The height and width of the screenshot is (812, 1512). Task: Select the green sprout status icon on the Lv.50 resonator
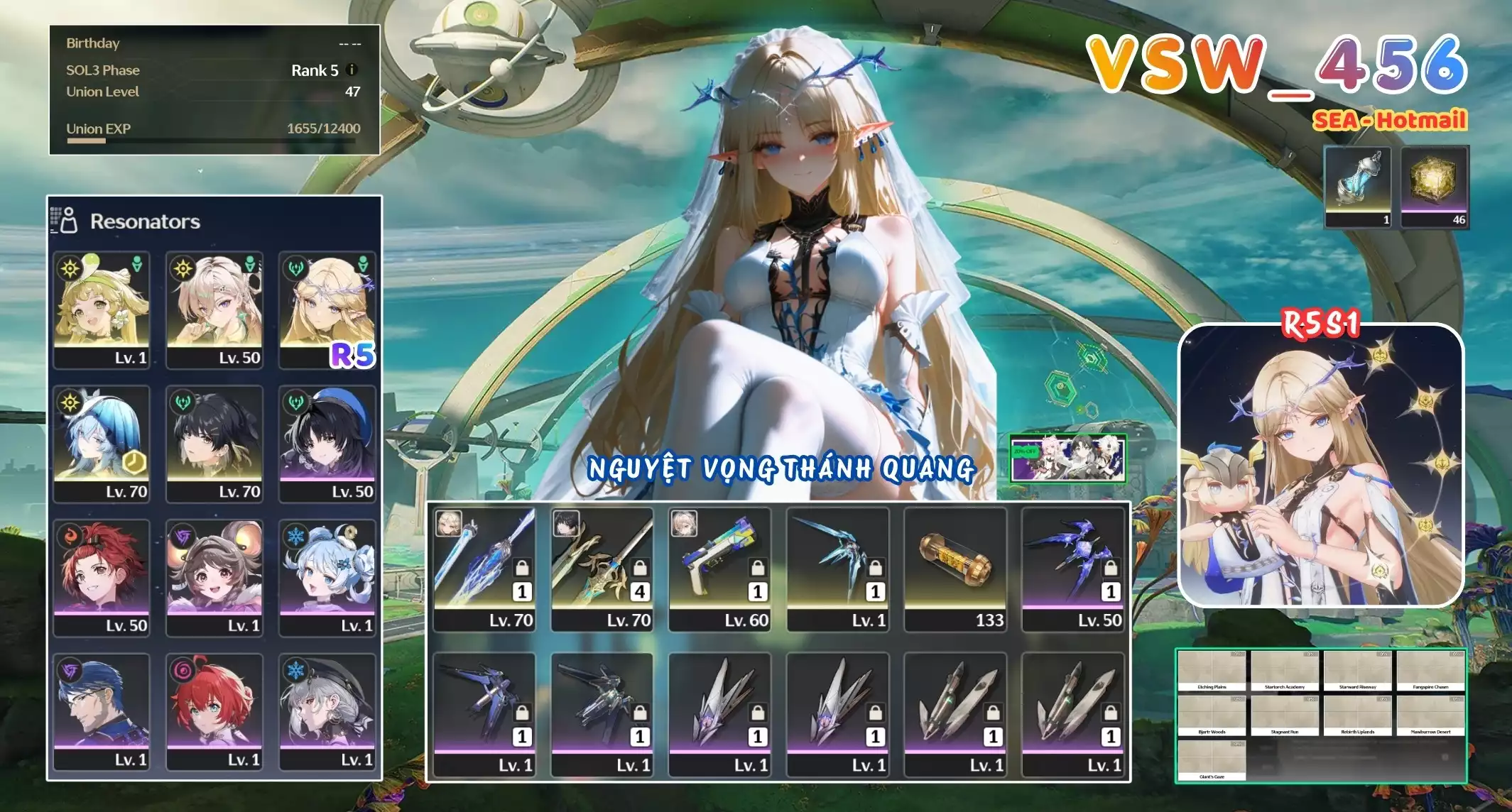click(249, 264)
